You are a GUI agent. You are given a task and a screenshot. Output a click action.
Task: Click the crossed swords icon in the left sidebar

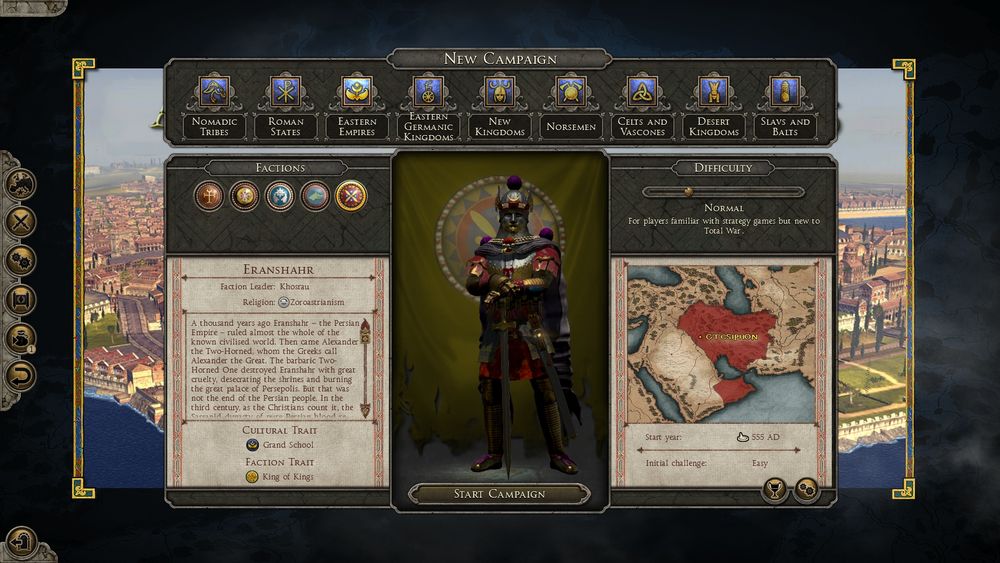click(x=21, y=222)
